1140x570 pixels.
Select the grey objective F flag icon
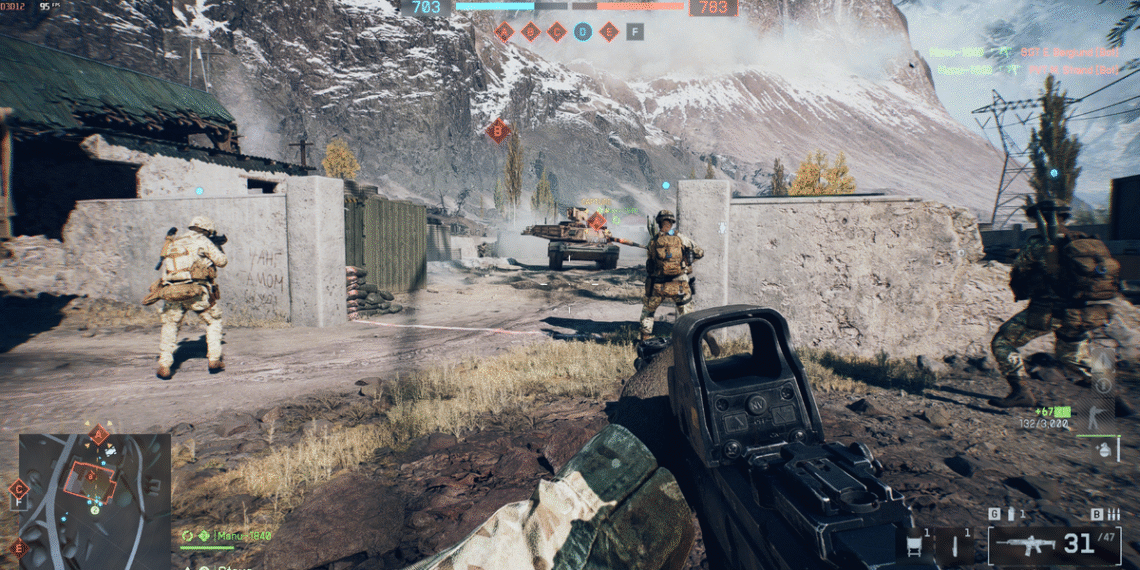[635, 32]
